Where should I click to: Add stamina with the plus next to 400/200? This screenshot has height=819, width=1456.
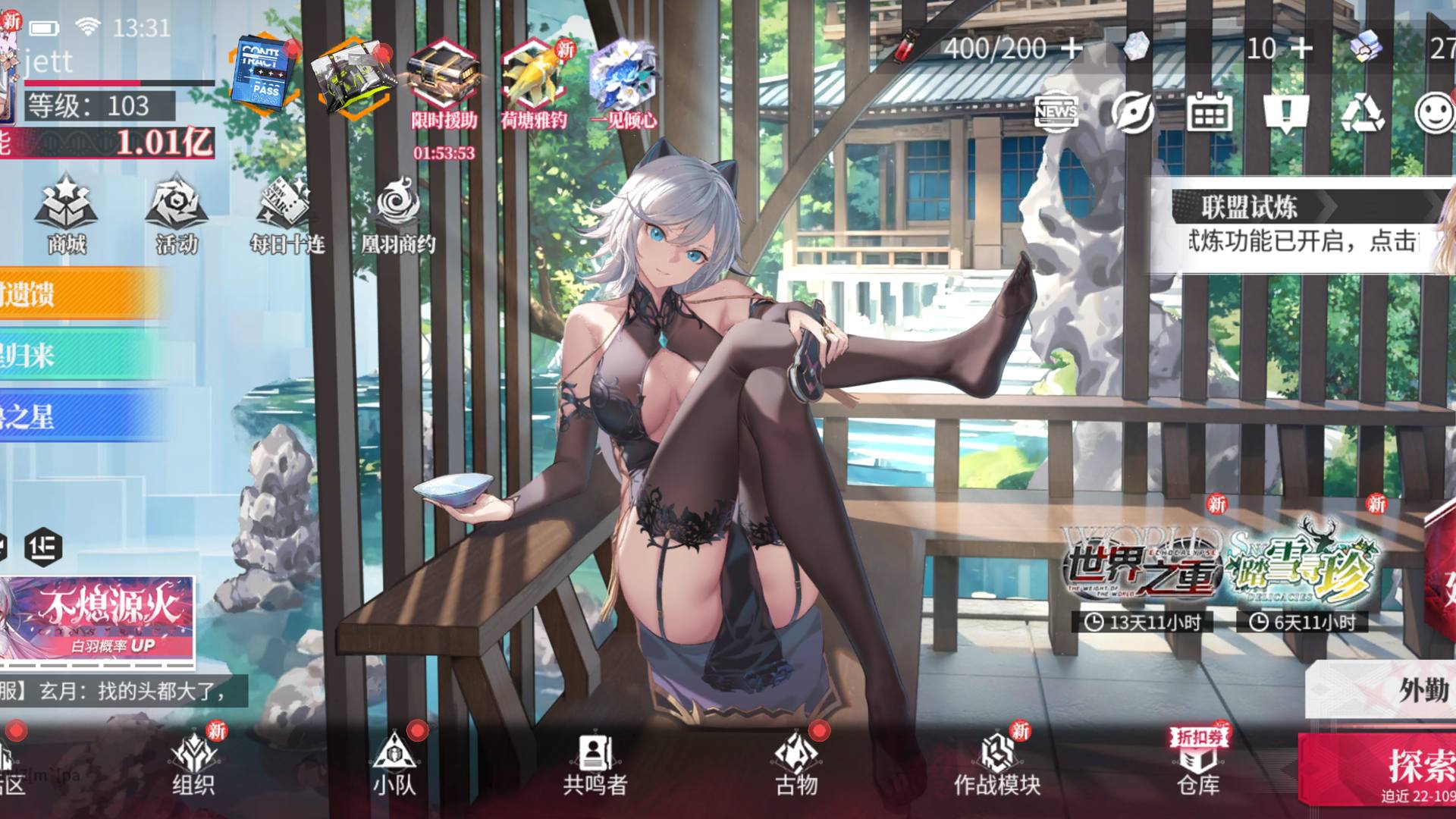pyautogui.click(x=1072, y=49)
